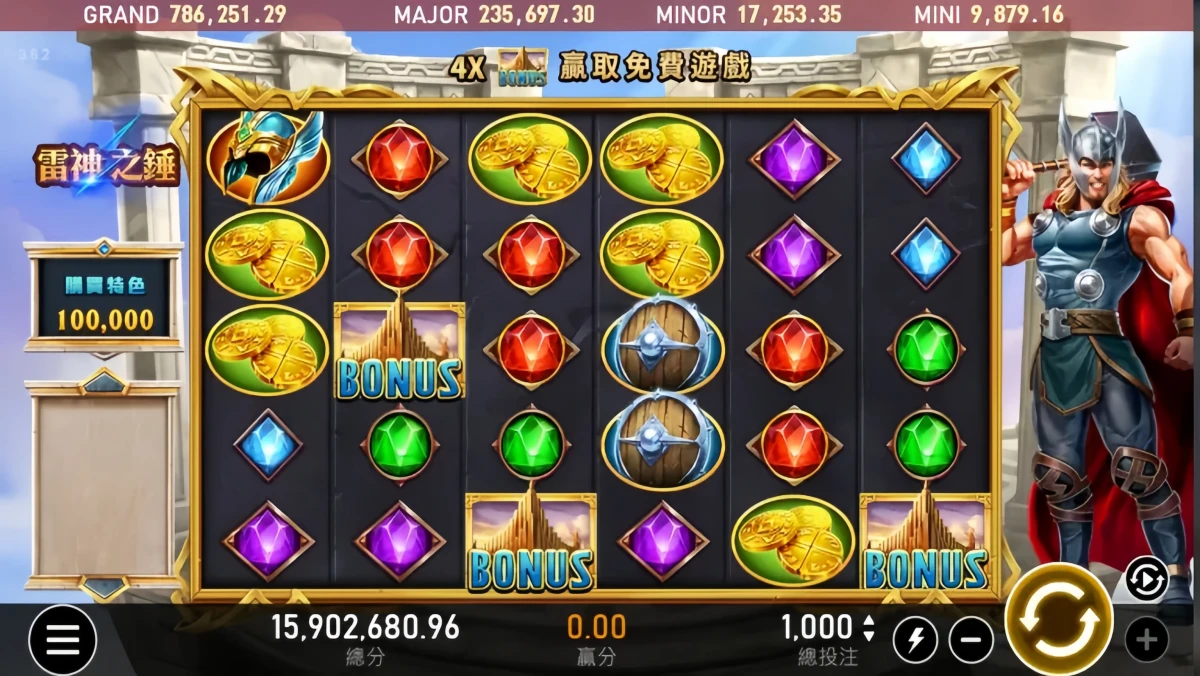Spin the reels with the gold button

point(1058,619)
